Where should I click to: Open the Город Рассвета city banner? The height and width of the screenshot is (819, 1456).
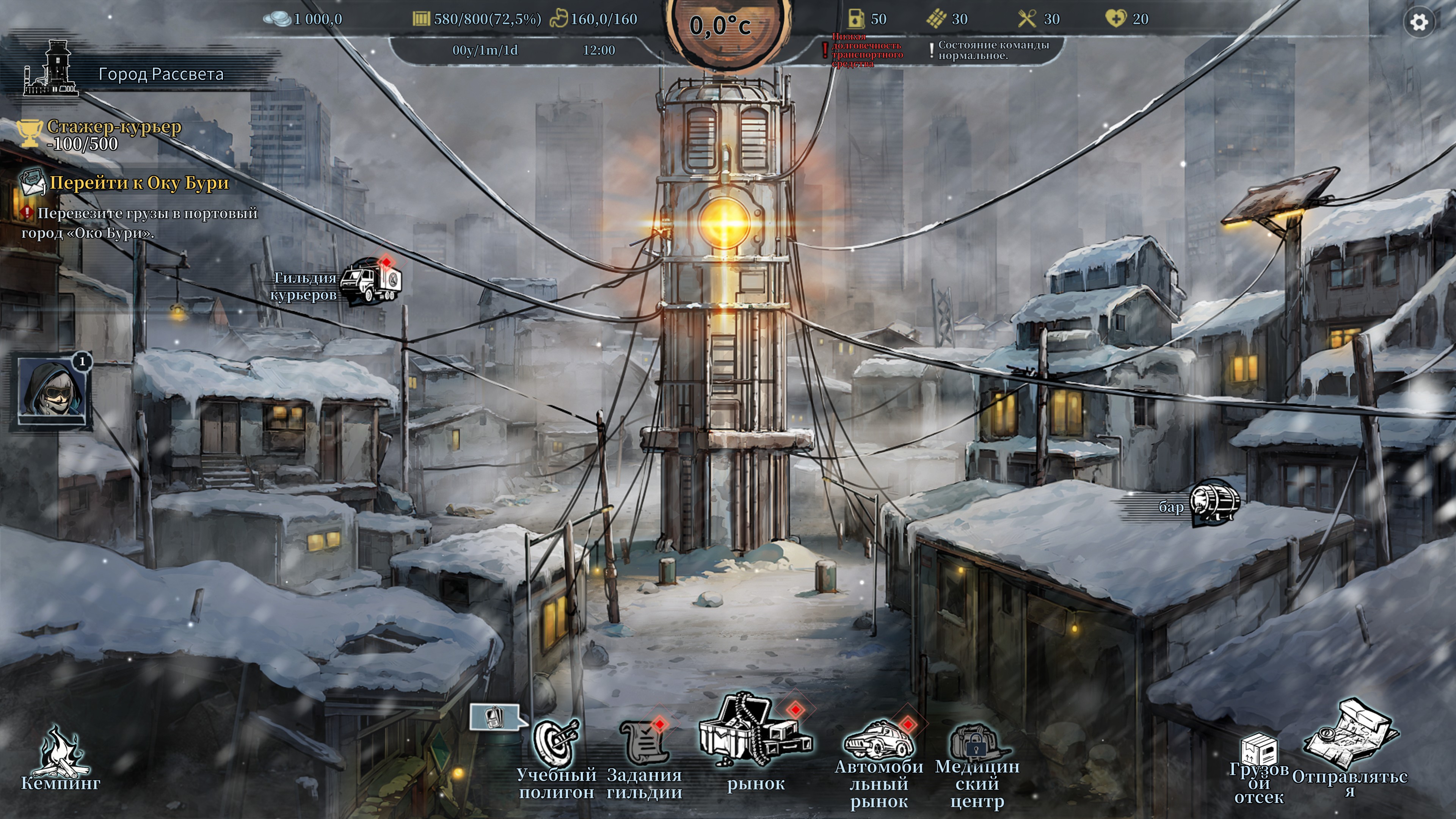pos(160,74)
